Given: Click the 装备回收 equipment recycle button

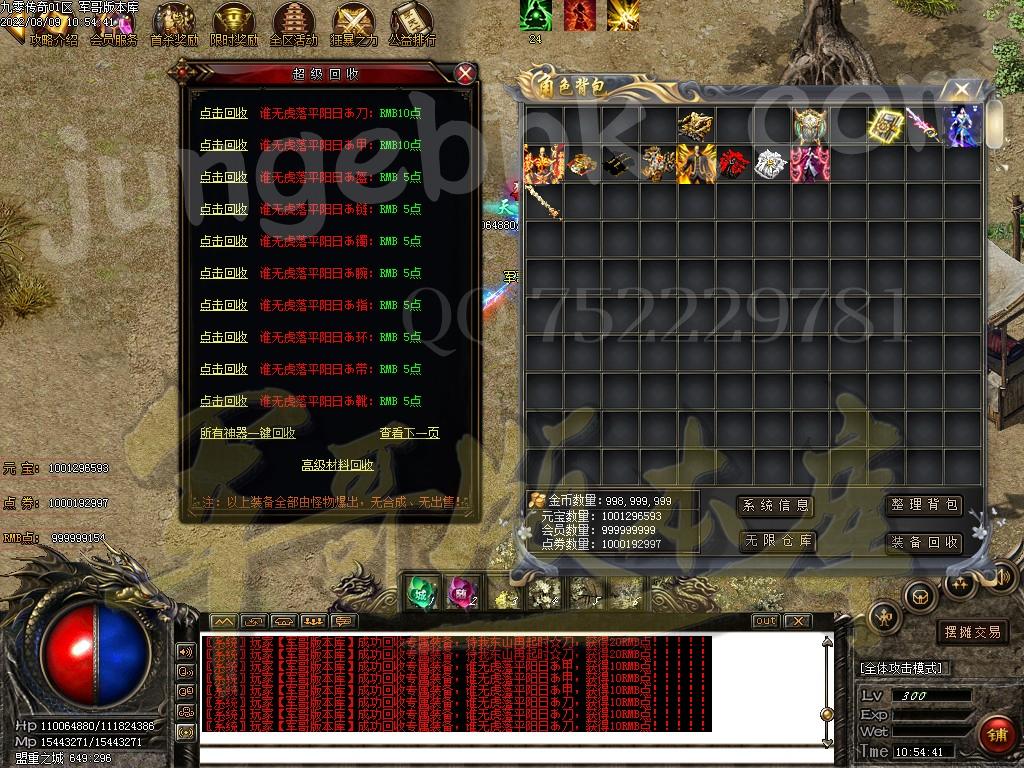Looking at the screenshot, I should pos(924,542).
